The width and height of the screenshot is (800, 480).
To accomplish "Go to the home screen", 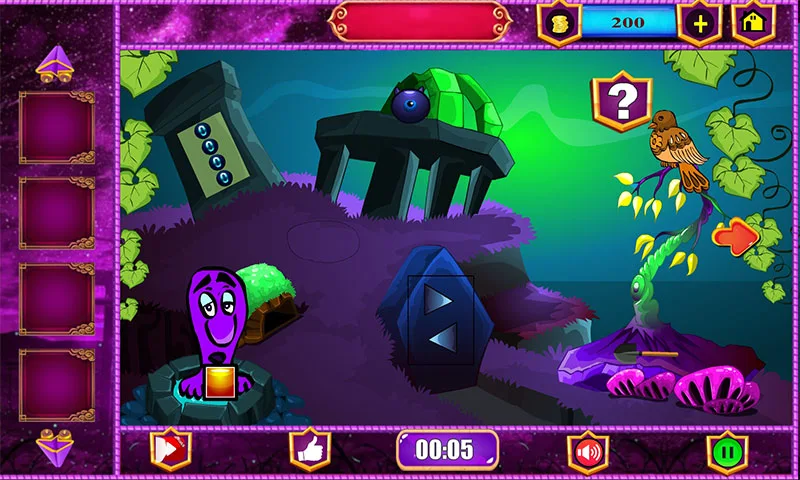I will pos(754,23).
